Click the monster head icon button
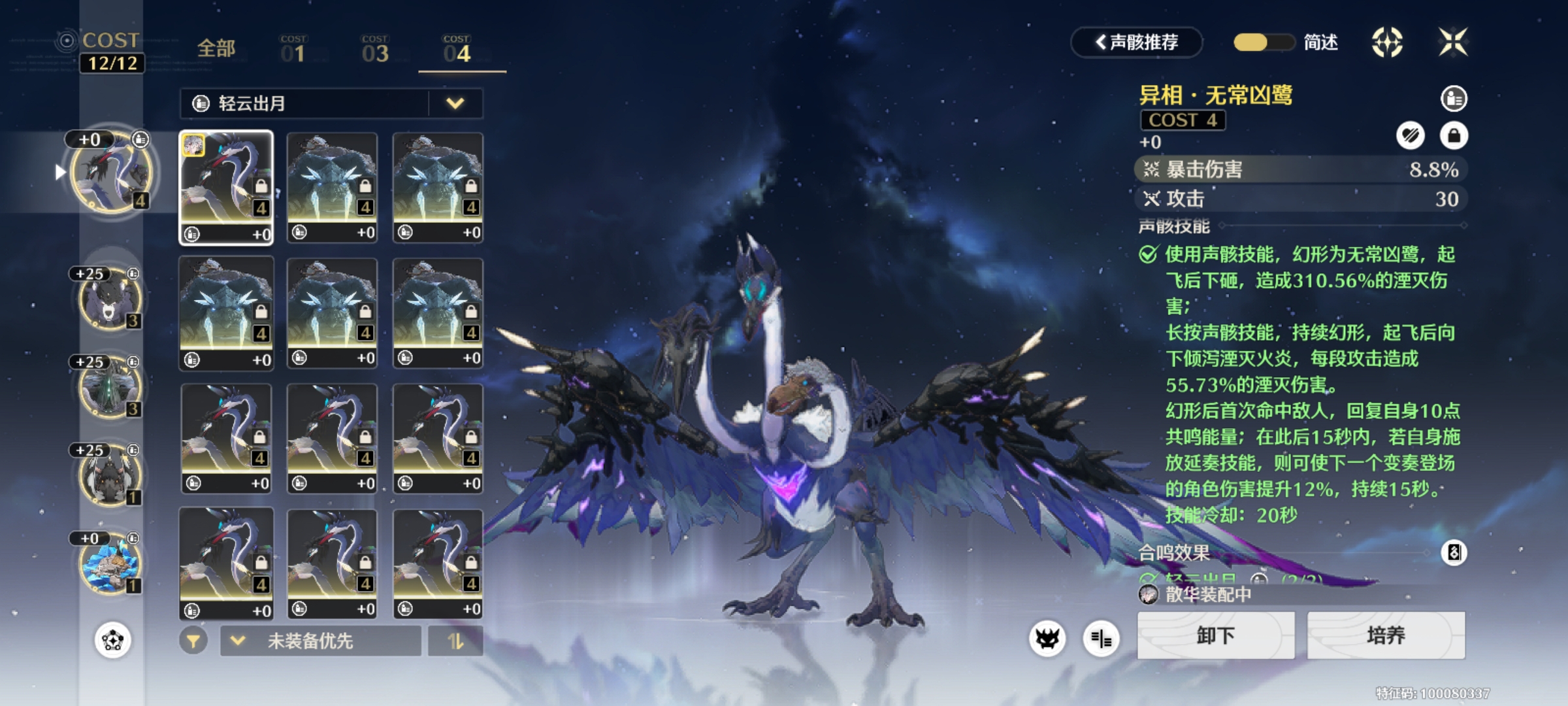The height and width of the screenshot is (706, 1568). click(1047, 639)
